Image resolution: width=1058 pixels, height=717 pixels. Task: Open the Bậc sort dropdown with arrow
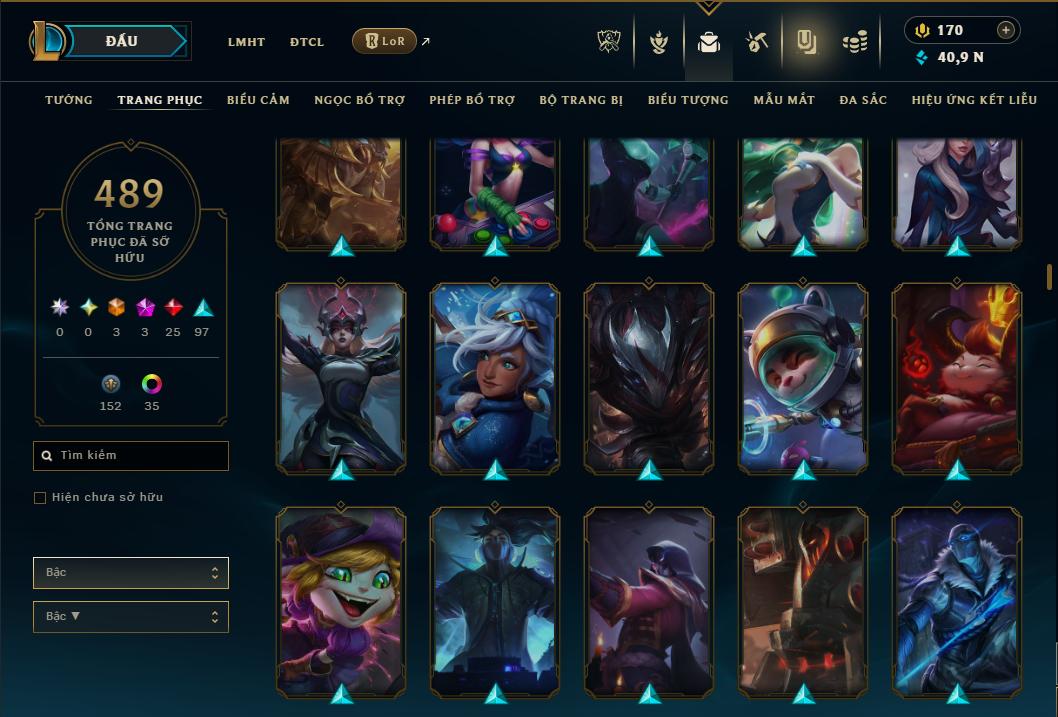(x=131, y=617)
